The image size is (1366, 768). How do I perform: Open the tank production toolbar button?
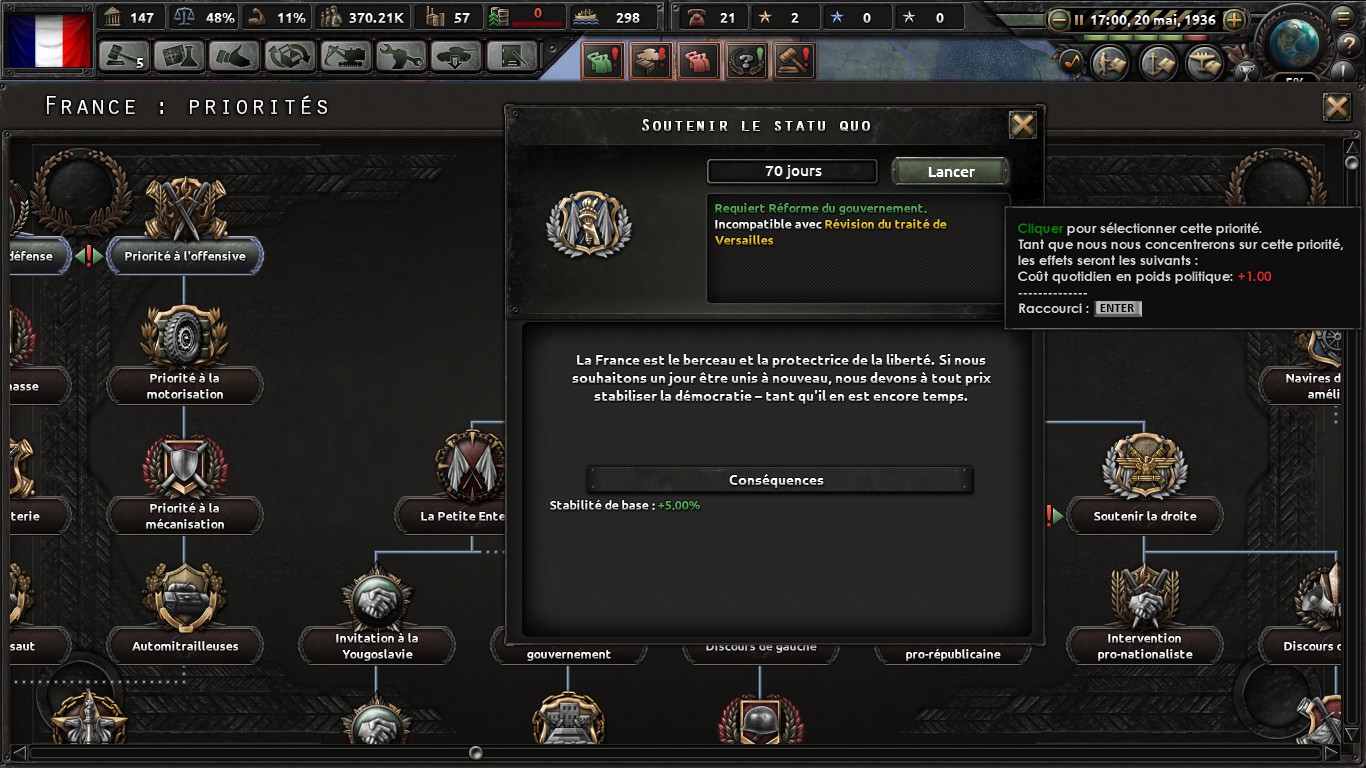455,56
